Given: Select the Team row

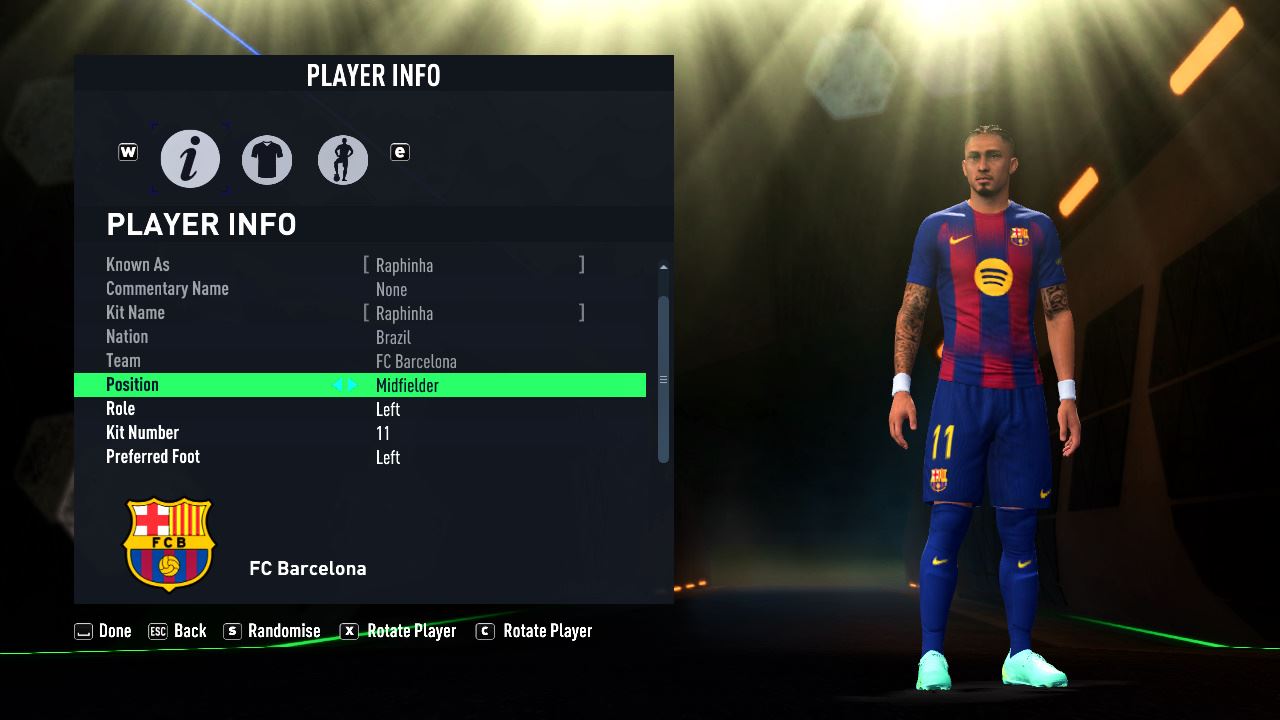Looking at the screenshot, I should pos(360,361).
